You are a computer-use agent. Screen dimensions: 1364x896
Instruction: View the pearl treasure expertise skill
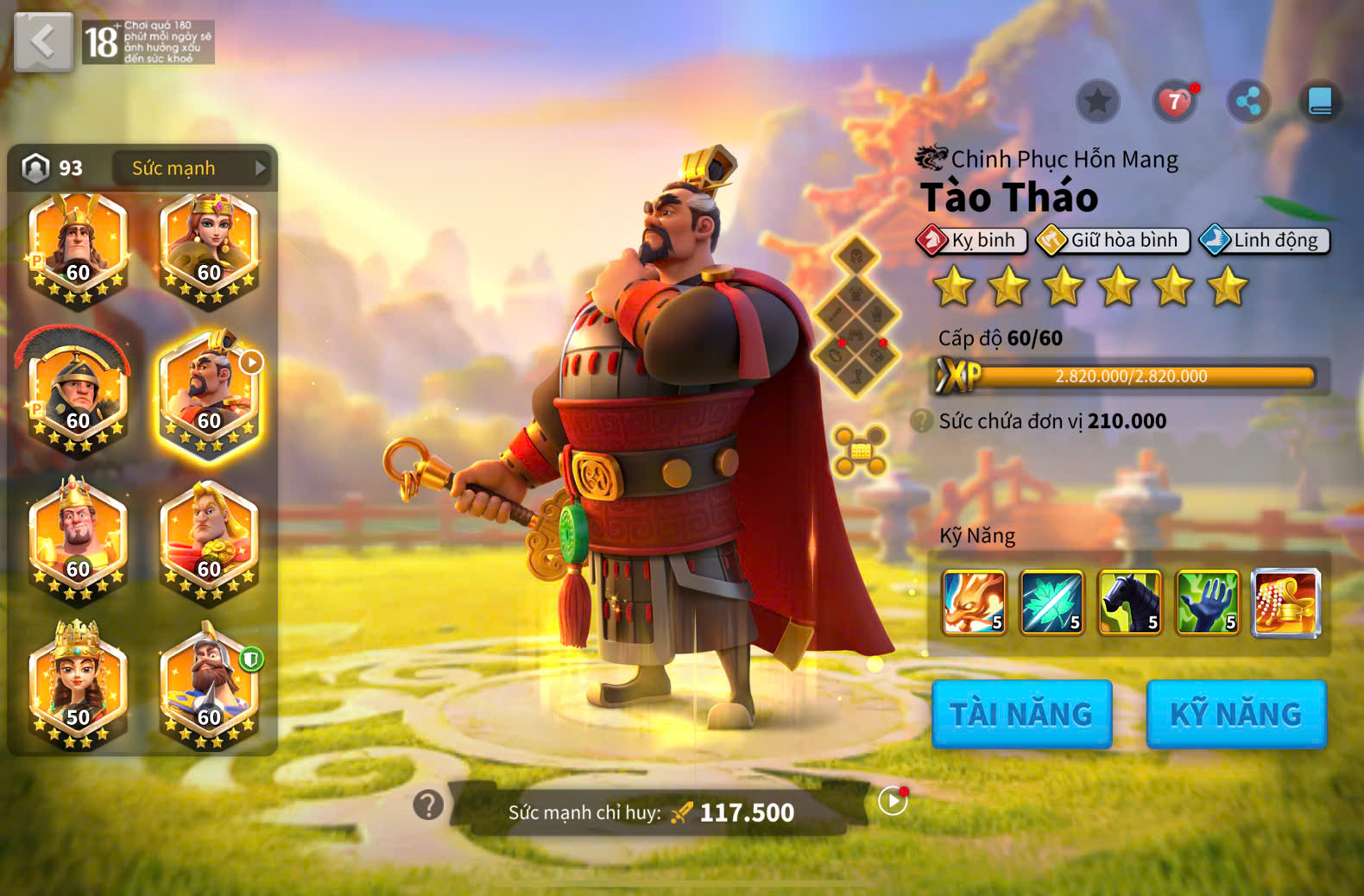1285,602
